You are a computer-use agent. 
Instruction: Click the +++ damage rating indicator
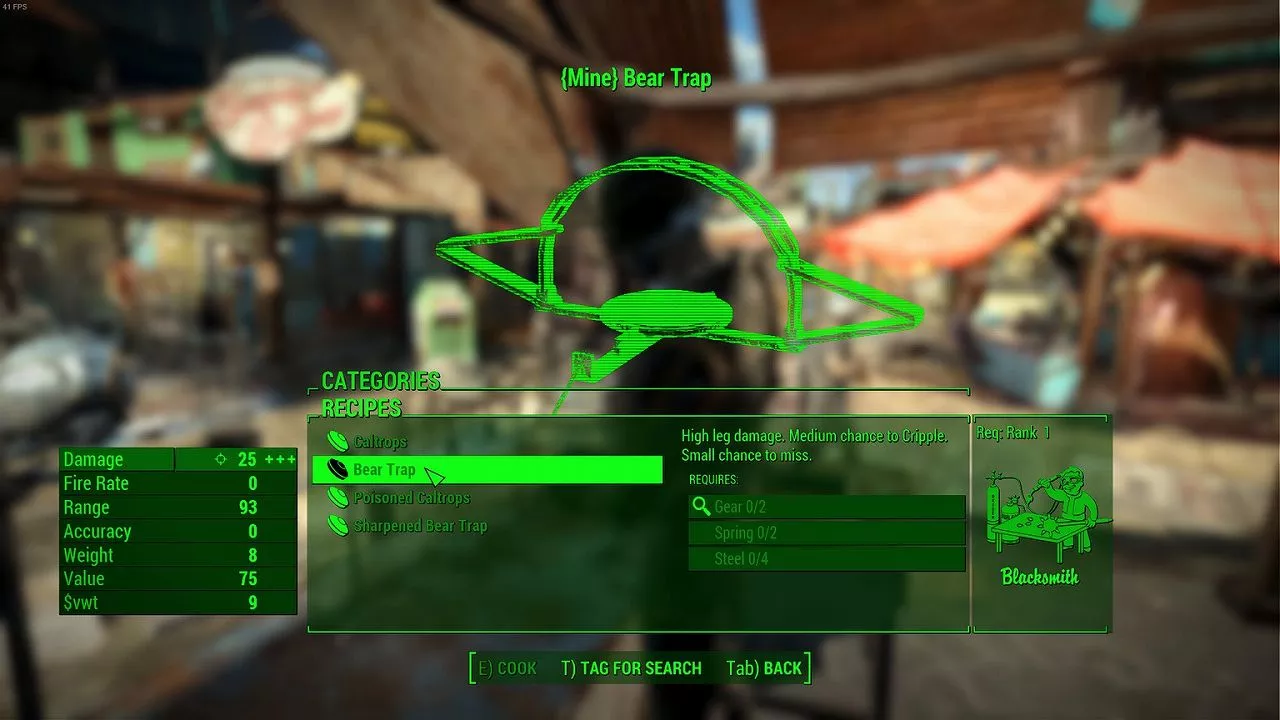point(281,458)
